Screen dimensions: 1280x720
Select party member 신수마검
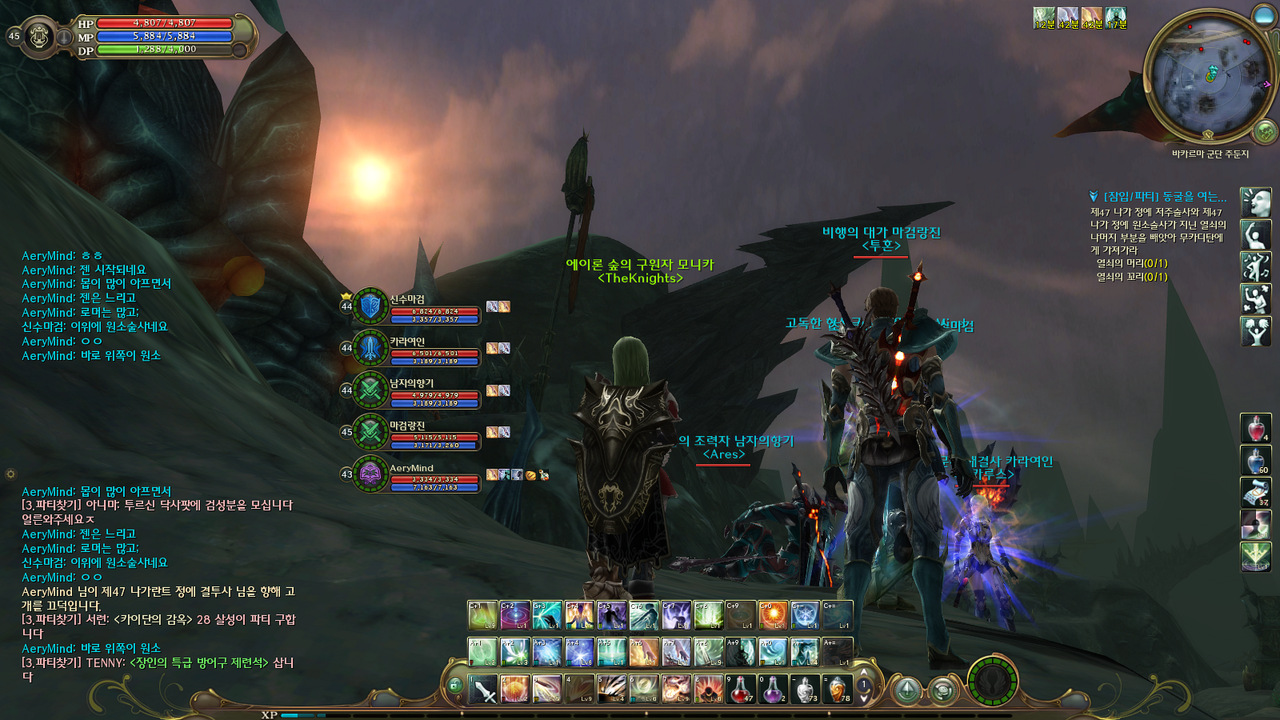pyautogui.click(x=371, y=306)
